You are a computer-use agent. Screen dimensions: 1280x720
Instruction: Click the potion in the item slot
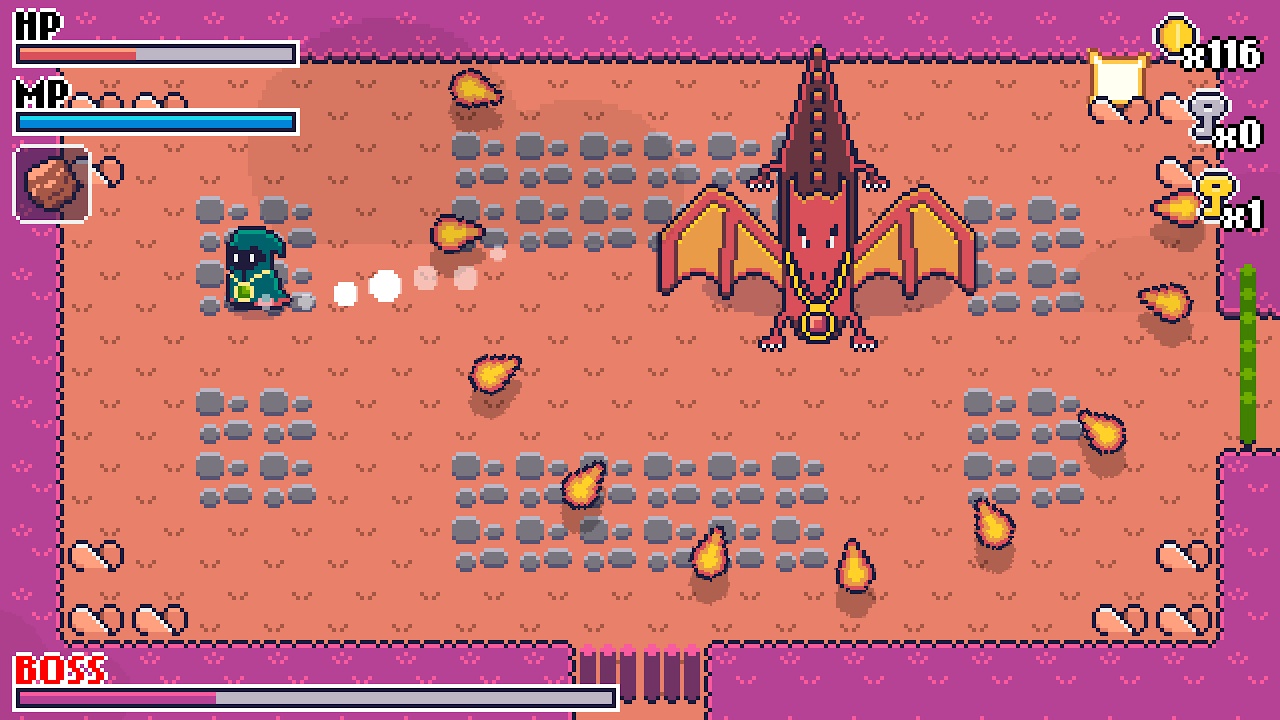[x=51, y=182]
